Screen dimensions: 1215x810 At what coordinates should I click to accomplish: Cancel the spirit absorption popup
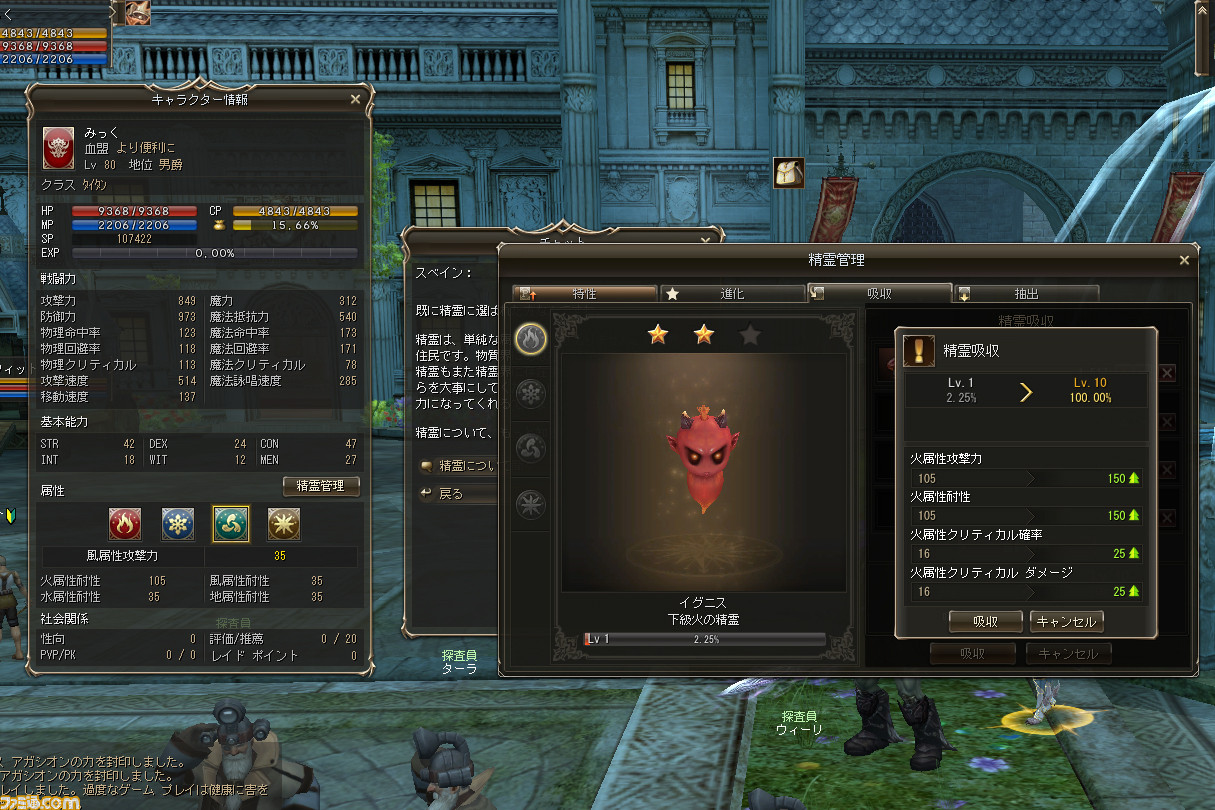(x=1067, y=621)
